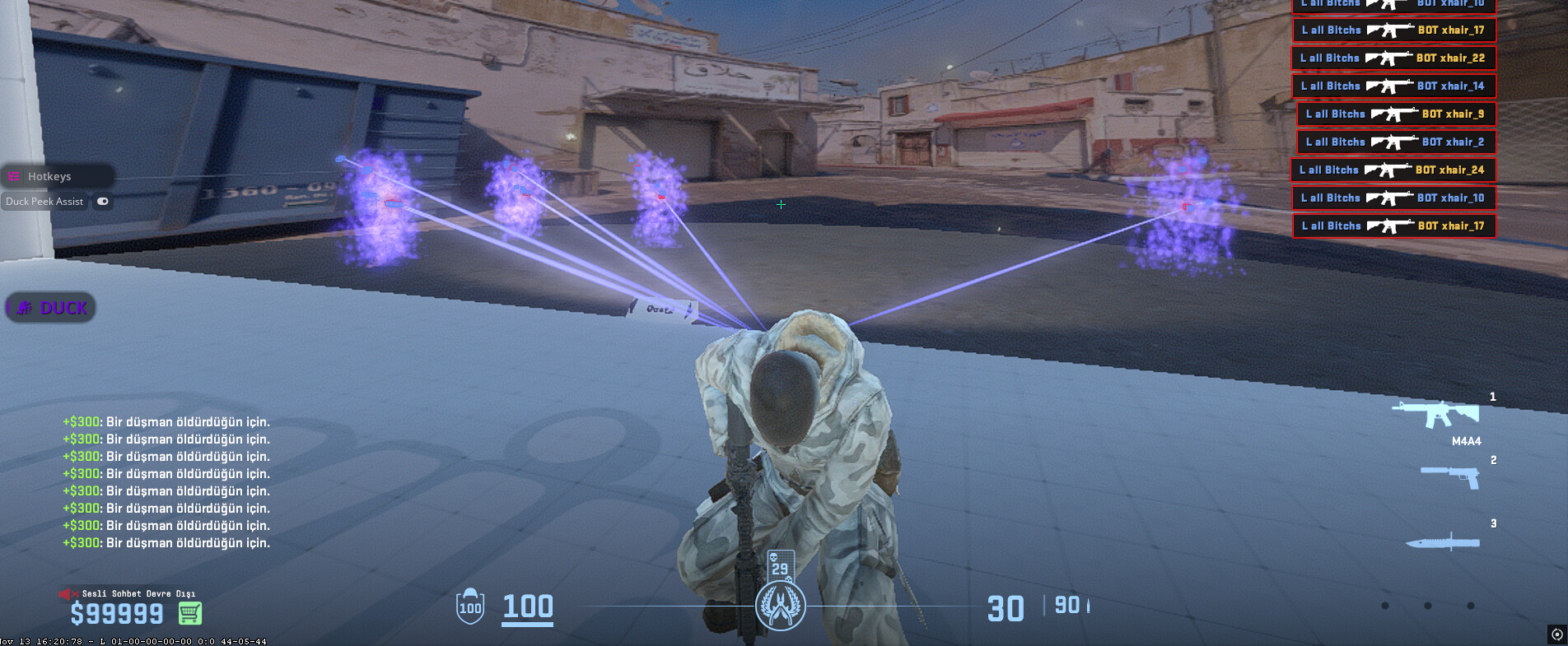The width and height of the screenshot is (1568, 646).
Task: Click the BOT xhair_14 kill feed entry
Action: tap(1393, 86)
